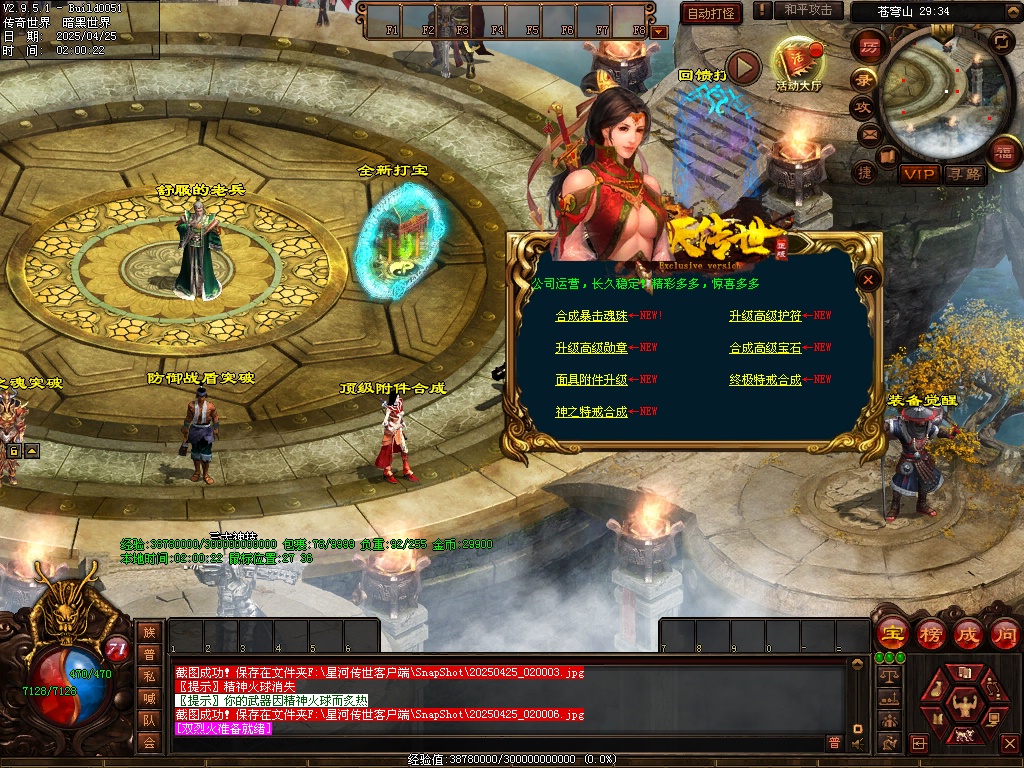1024x768 pixels.
Task: Close the synthesis dialog with its X
Action: (x=869, y=280)
